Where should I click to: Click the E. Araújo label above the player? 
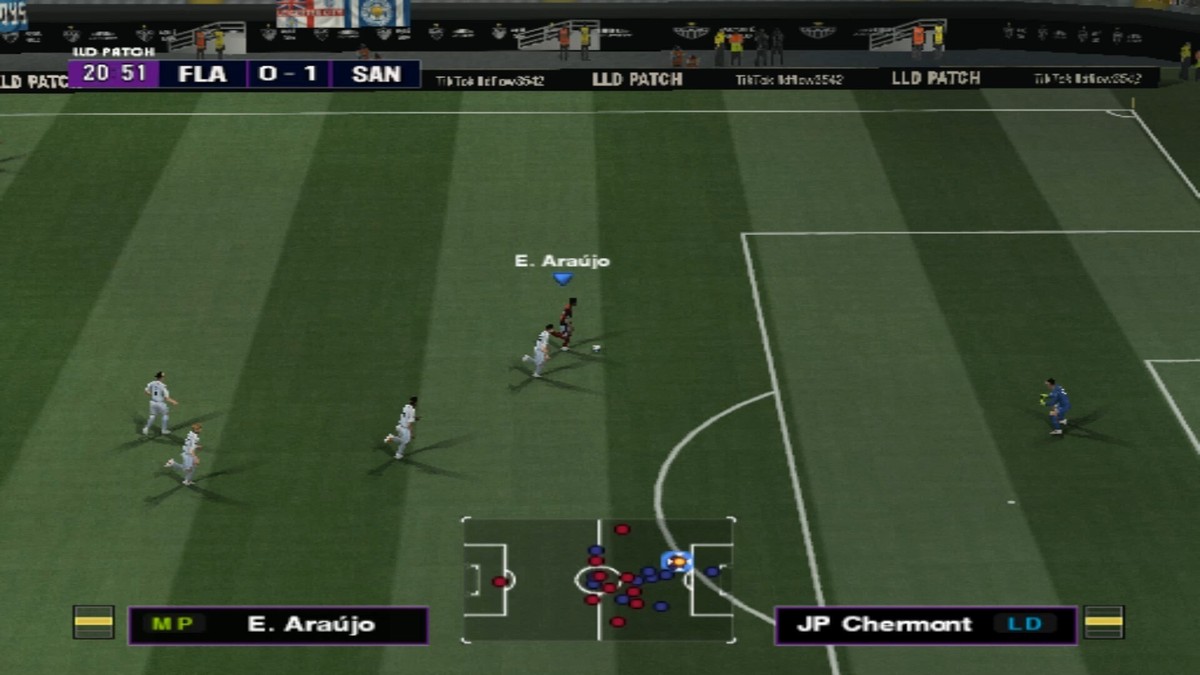tap(562, 261)
